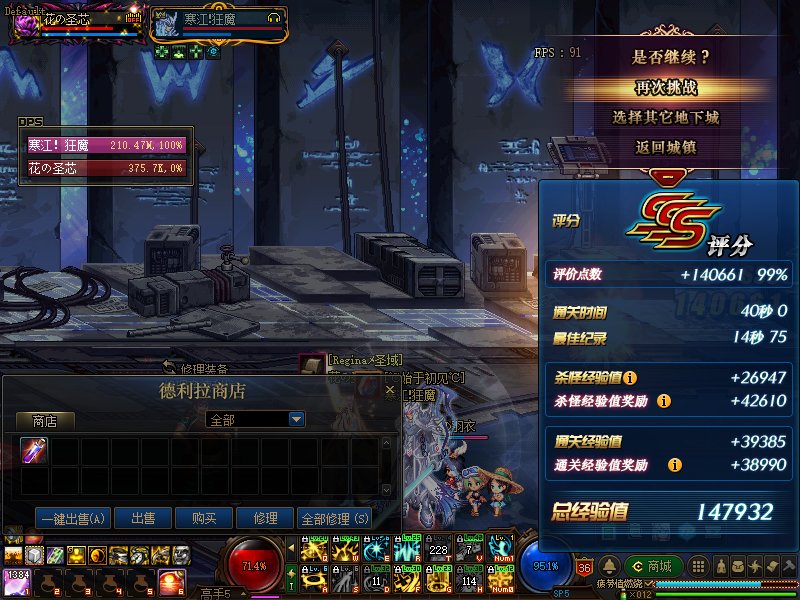Click the 全部修理 repair-all button
Image resolution: width=800 pixels, height=600 pixels.
point(334,518)
